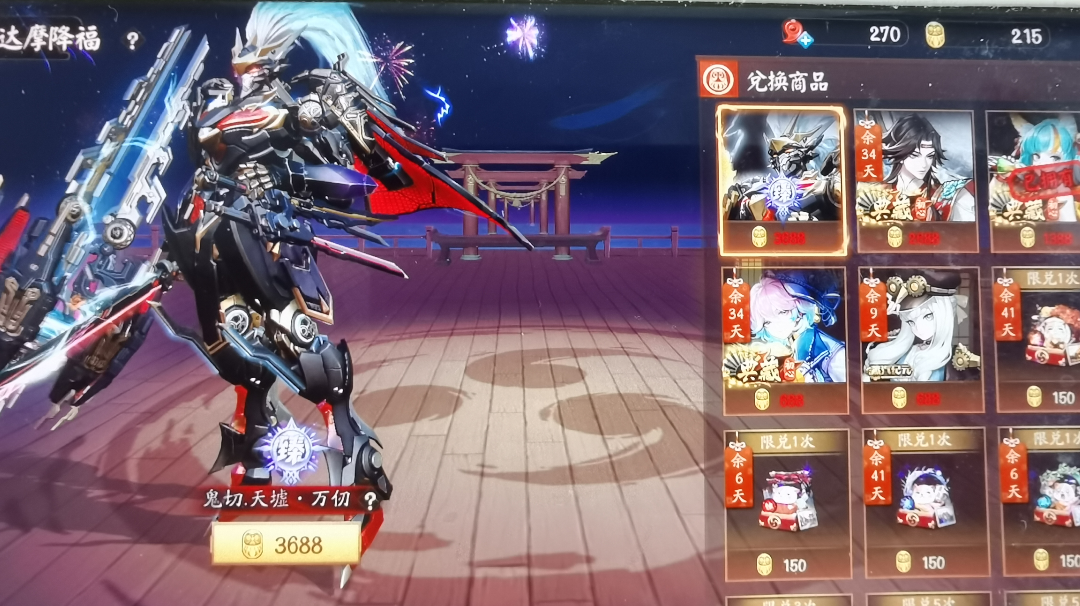Select the highlighted mecha 鬼切 skin tile
The width and height of the screenshot is (1080, 606).
coord(782,179)
